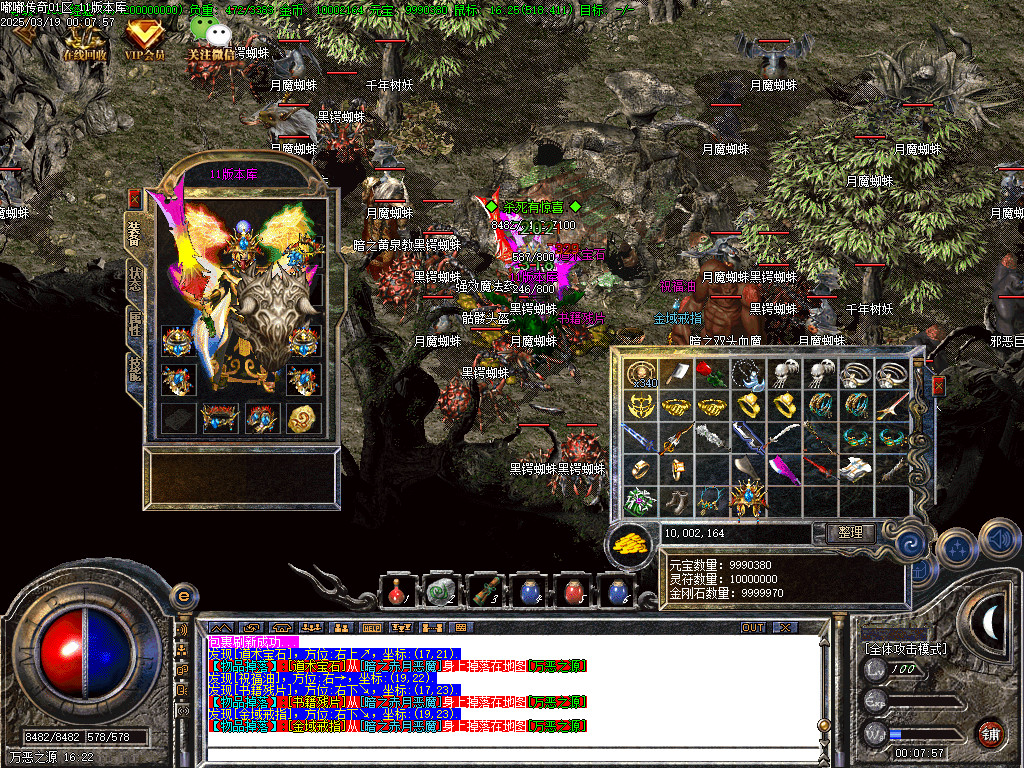Toggle sound with the speaker button
This screenshot has height=768, width=1024.
click(999, 540)
